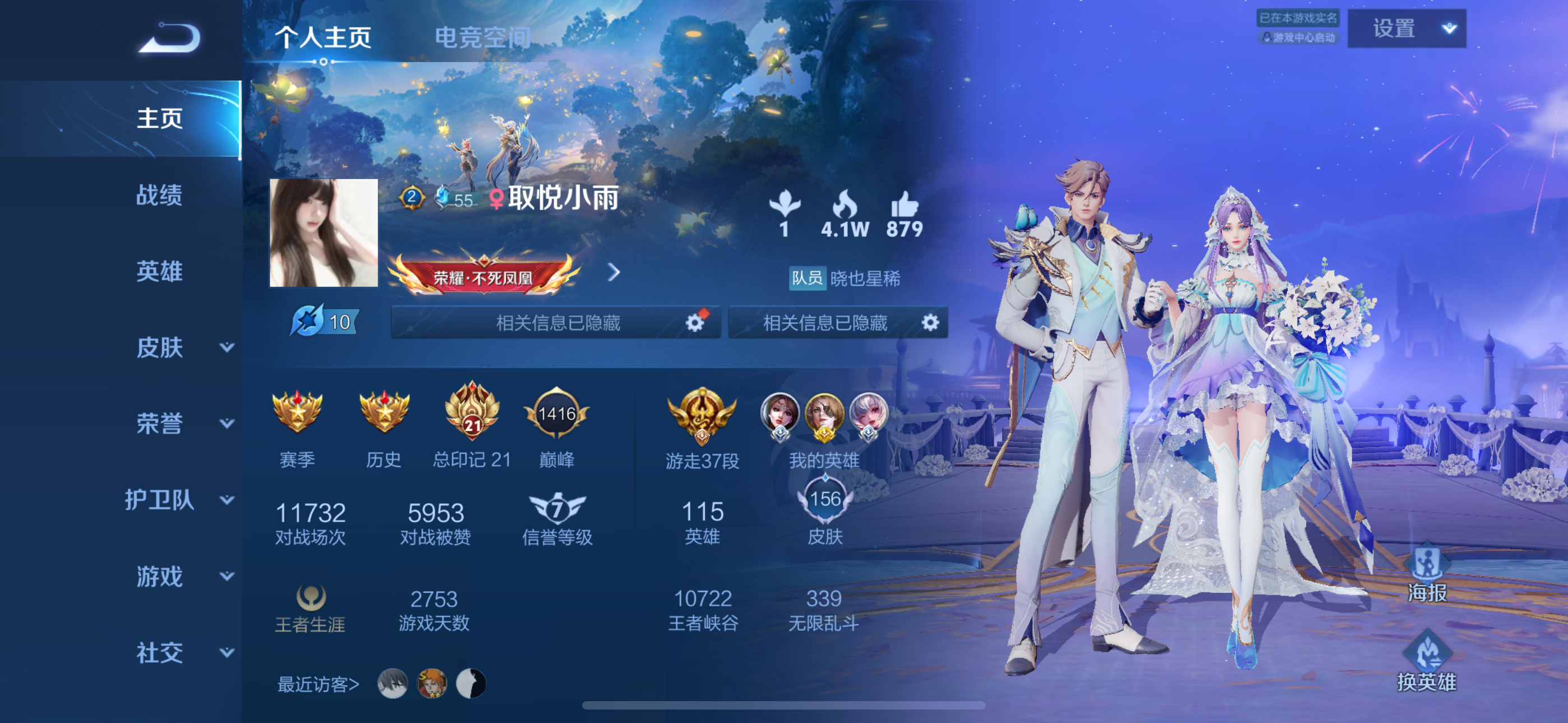Open the 赛季 season rank badge

coord(297,425)
